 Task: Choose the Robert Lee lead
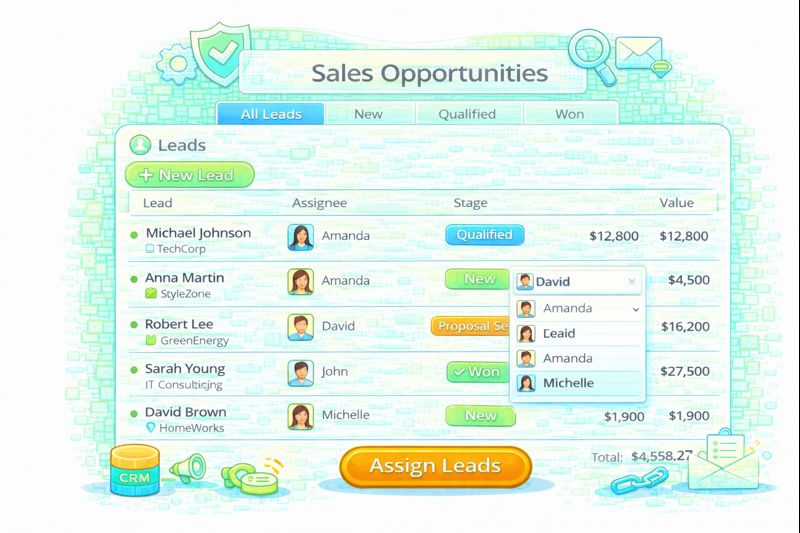pyautogui.click(x=179, y=324)
